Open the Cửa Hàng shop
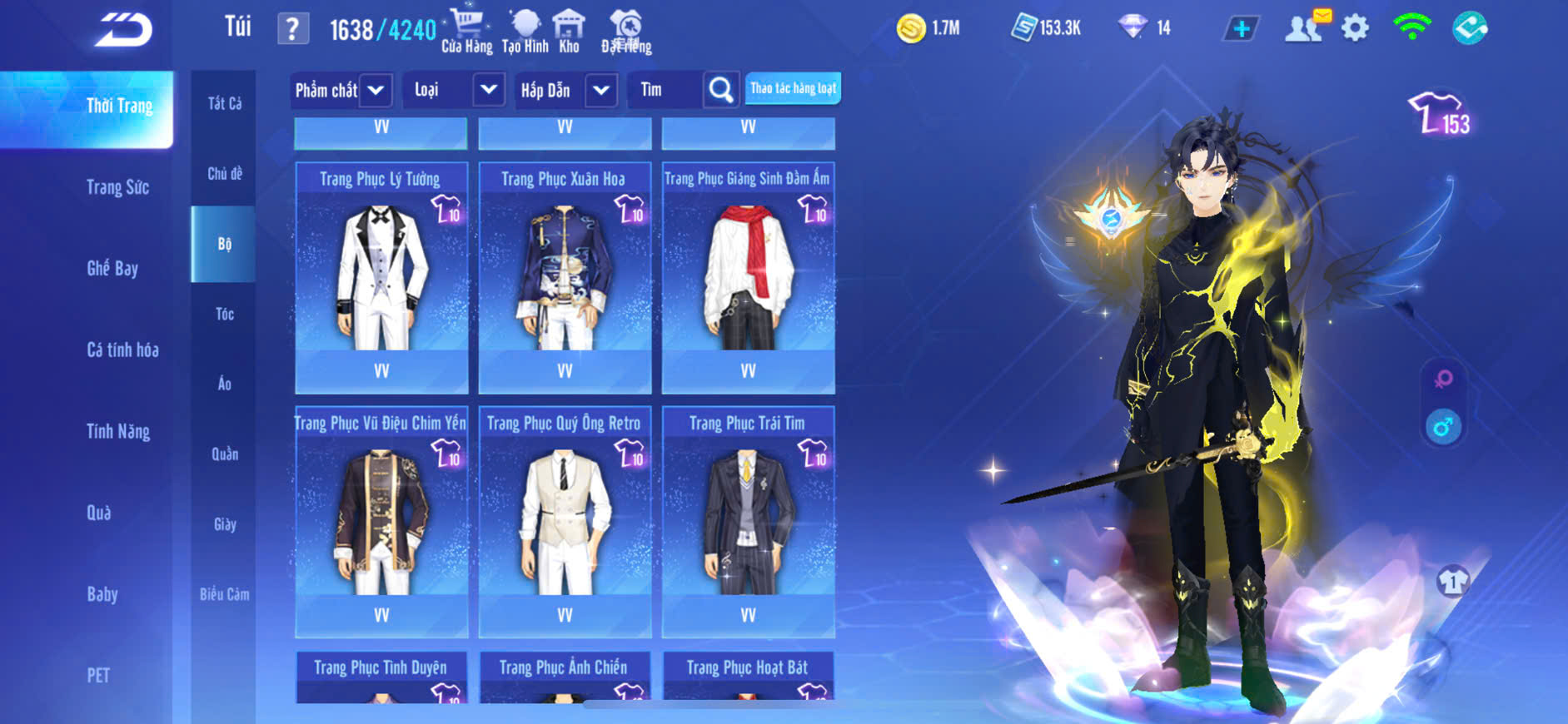The height and width of the screenshot is (724, 1568). pos(466,32)
